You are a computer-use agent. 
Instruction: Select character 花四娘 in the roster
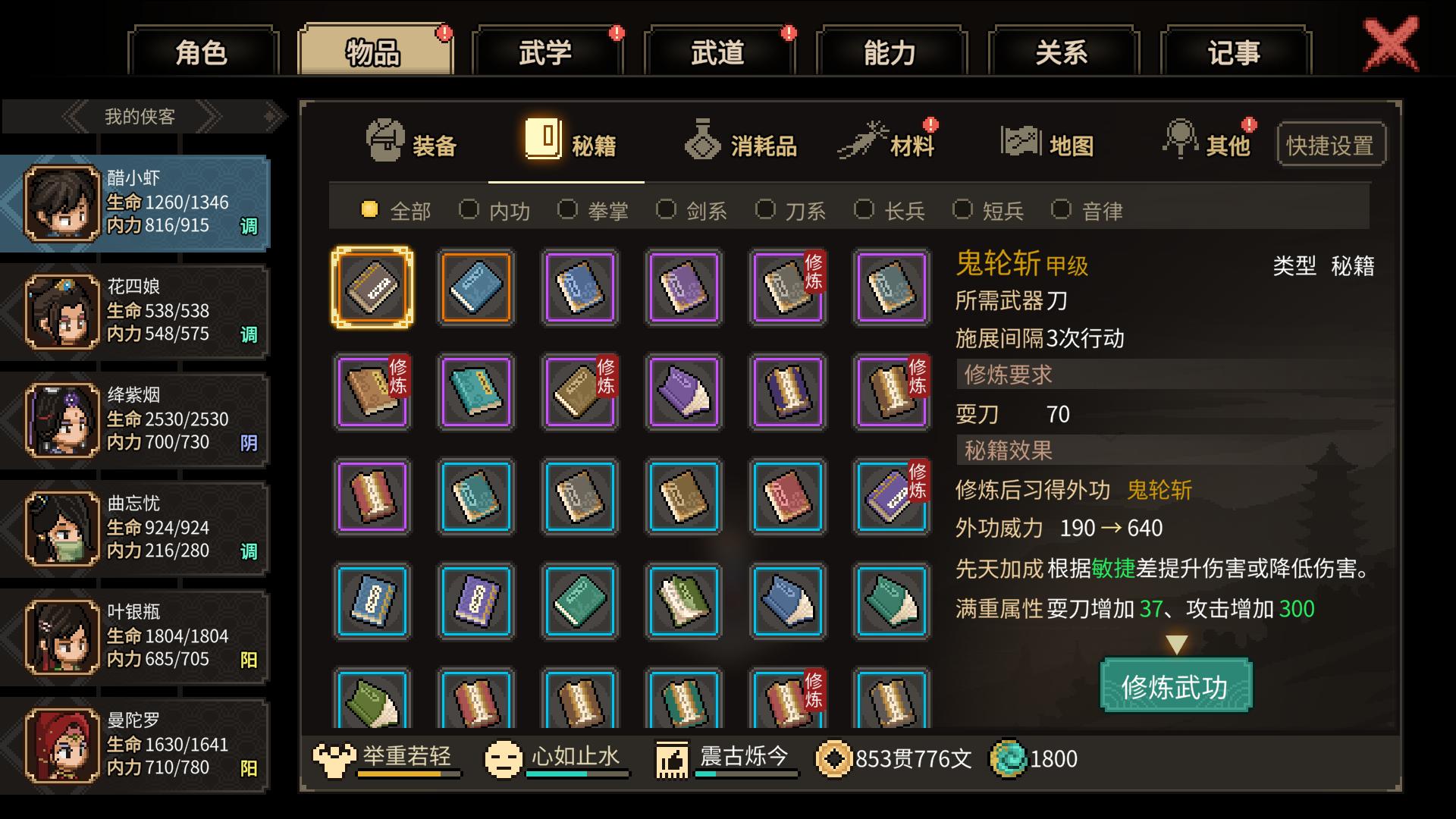[x=136, y=309]
